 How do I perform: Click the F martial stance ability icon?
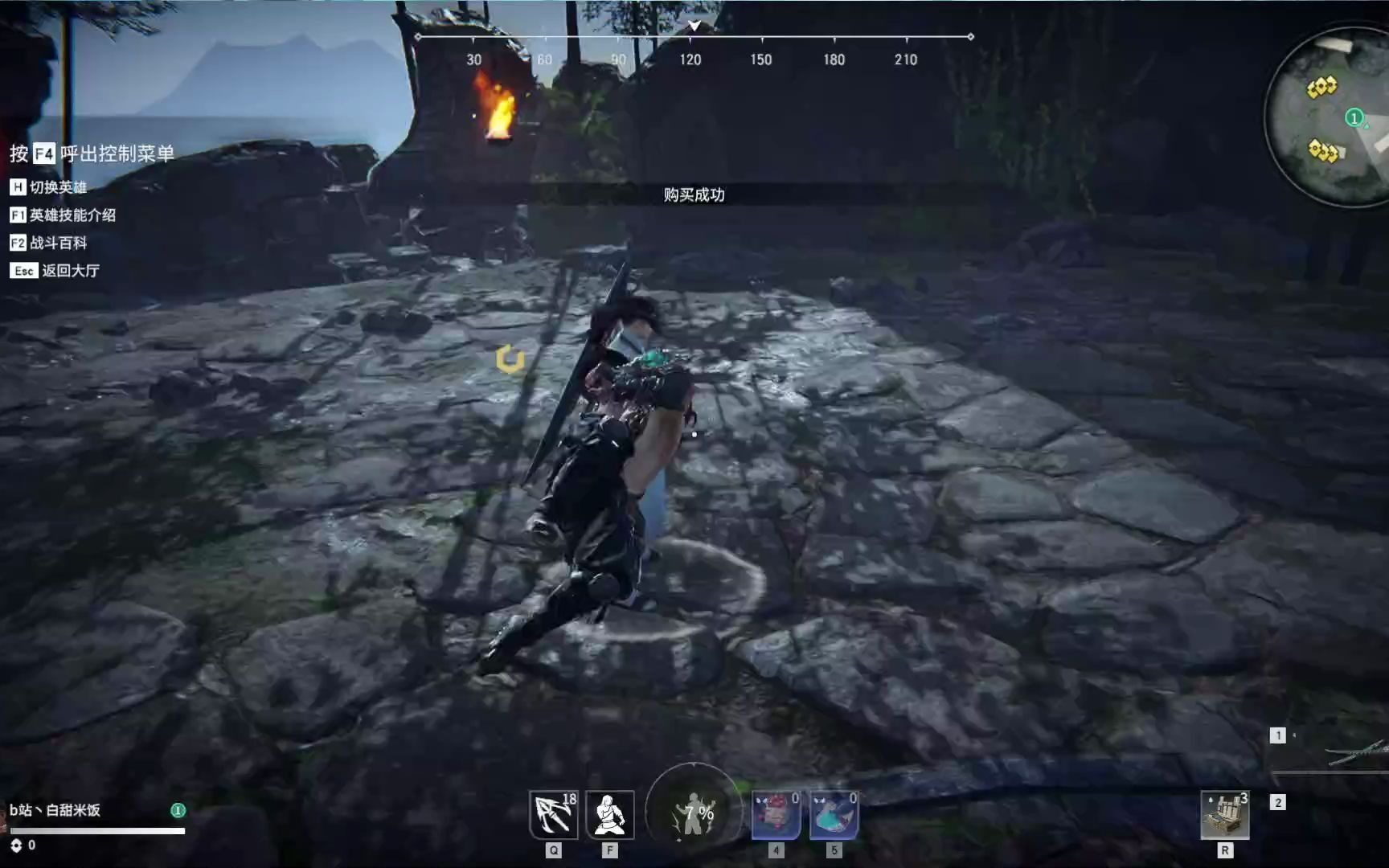click(x=611, y=814)
